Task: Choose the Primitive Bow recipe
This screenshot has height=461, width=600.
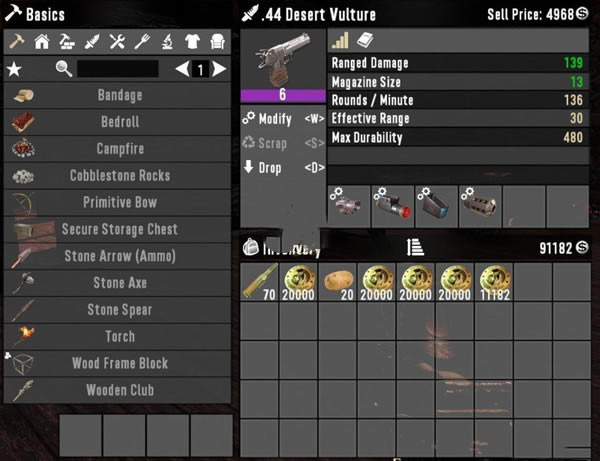Action: tap(119, 203)
